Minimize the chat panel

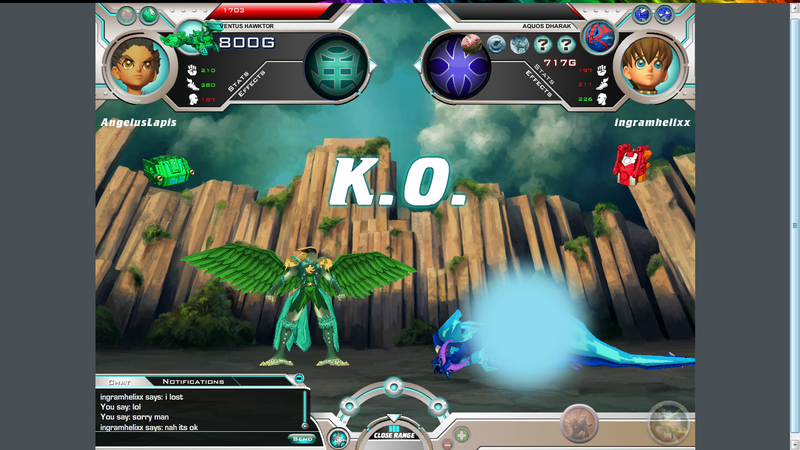point(299,379)
